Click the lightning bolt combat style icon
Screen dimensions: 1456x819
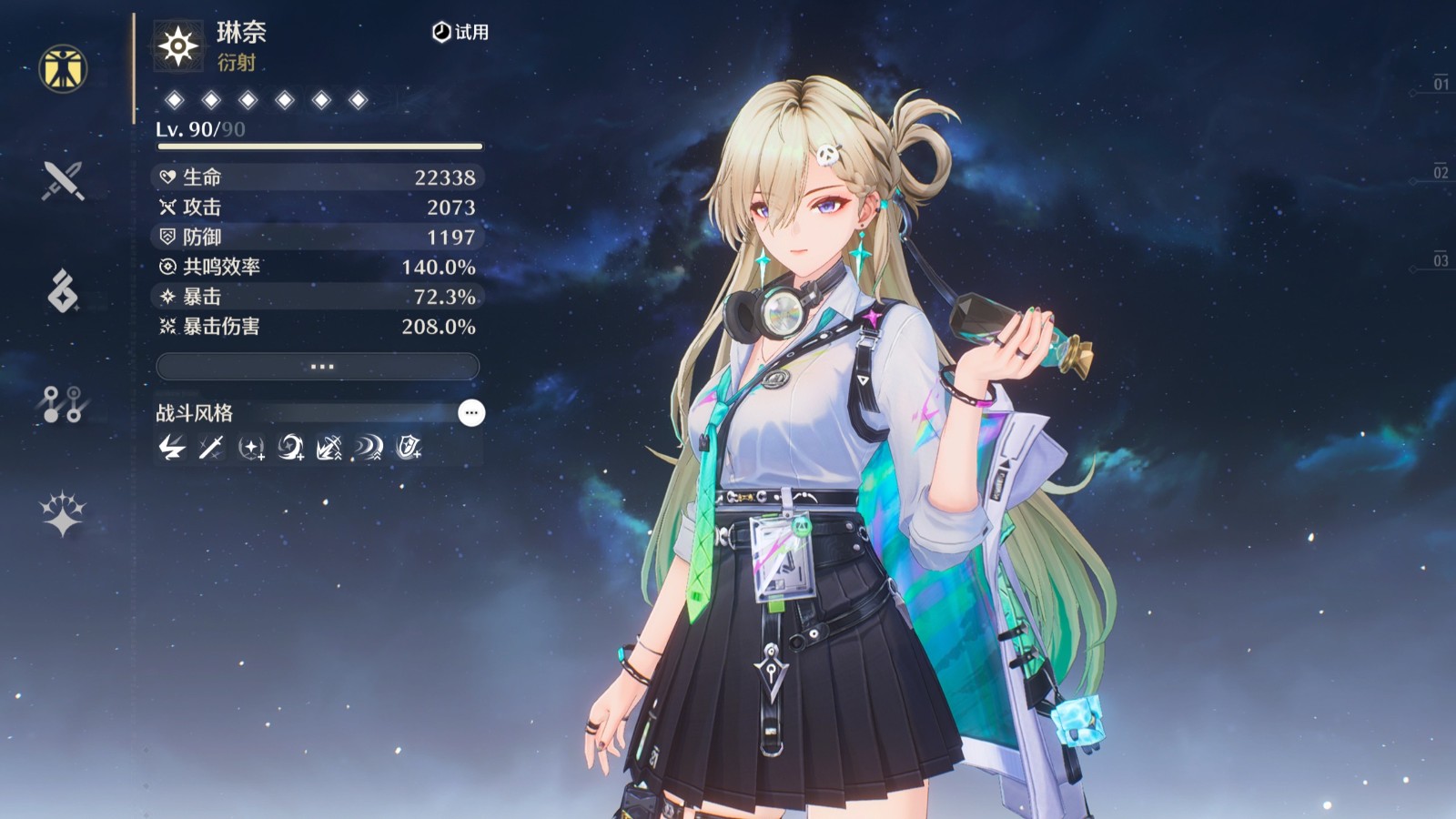pos(172,448)
